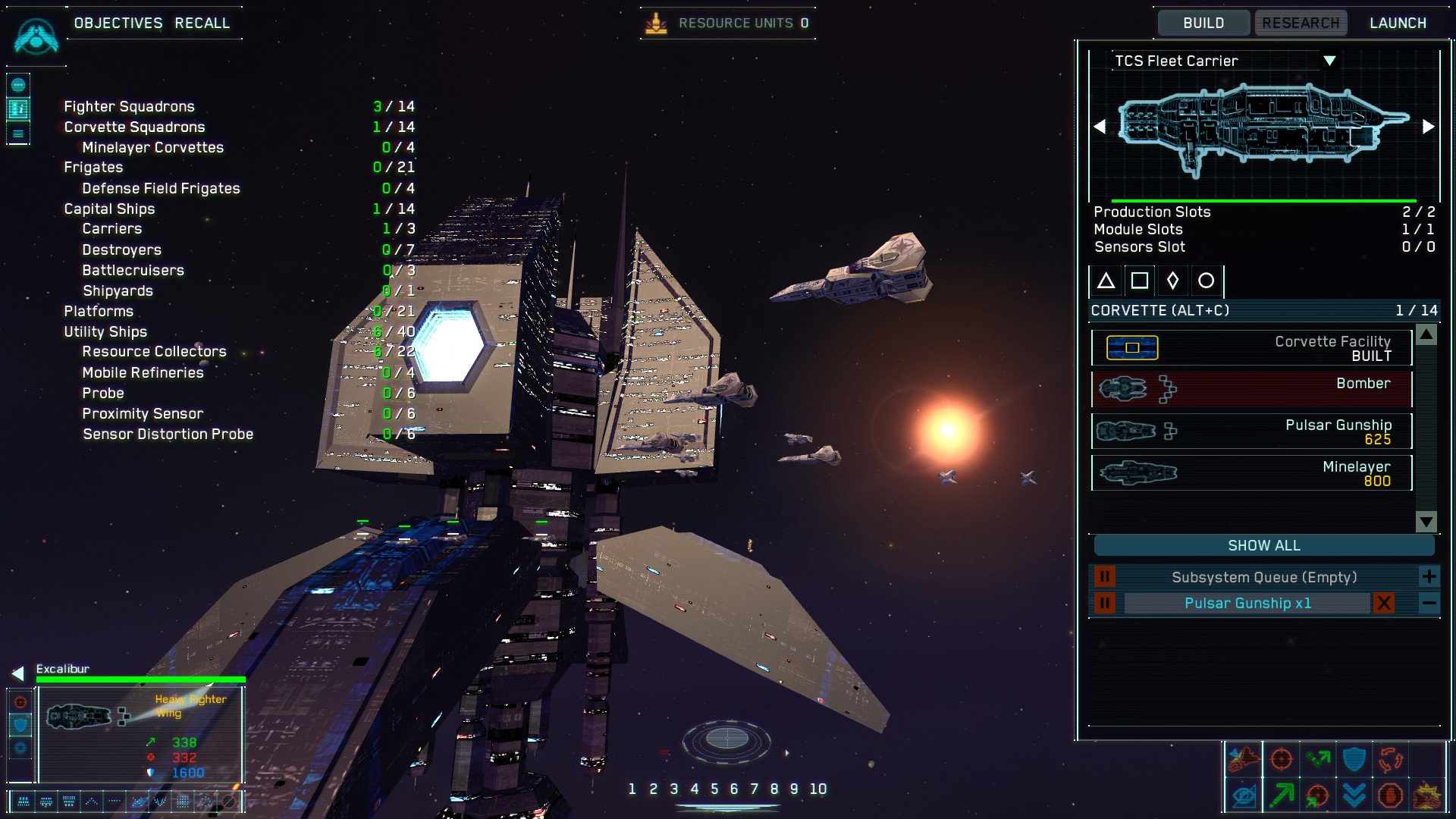The width and height of the screenshot is (1456, 819).
Task: Choose the square corvette class filter
Action: [1139, 281]
